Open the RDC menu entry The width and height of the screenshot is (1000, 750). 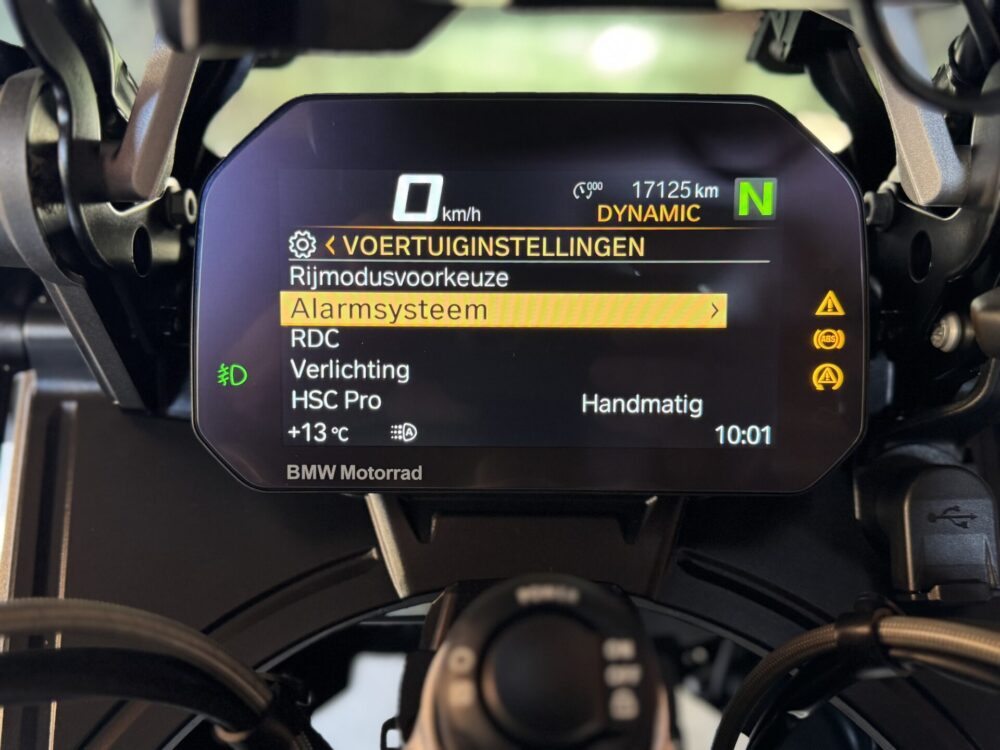click(314, 339)
